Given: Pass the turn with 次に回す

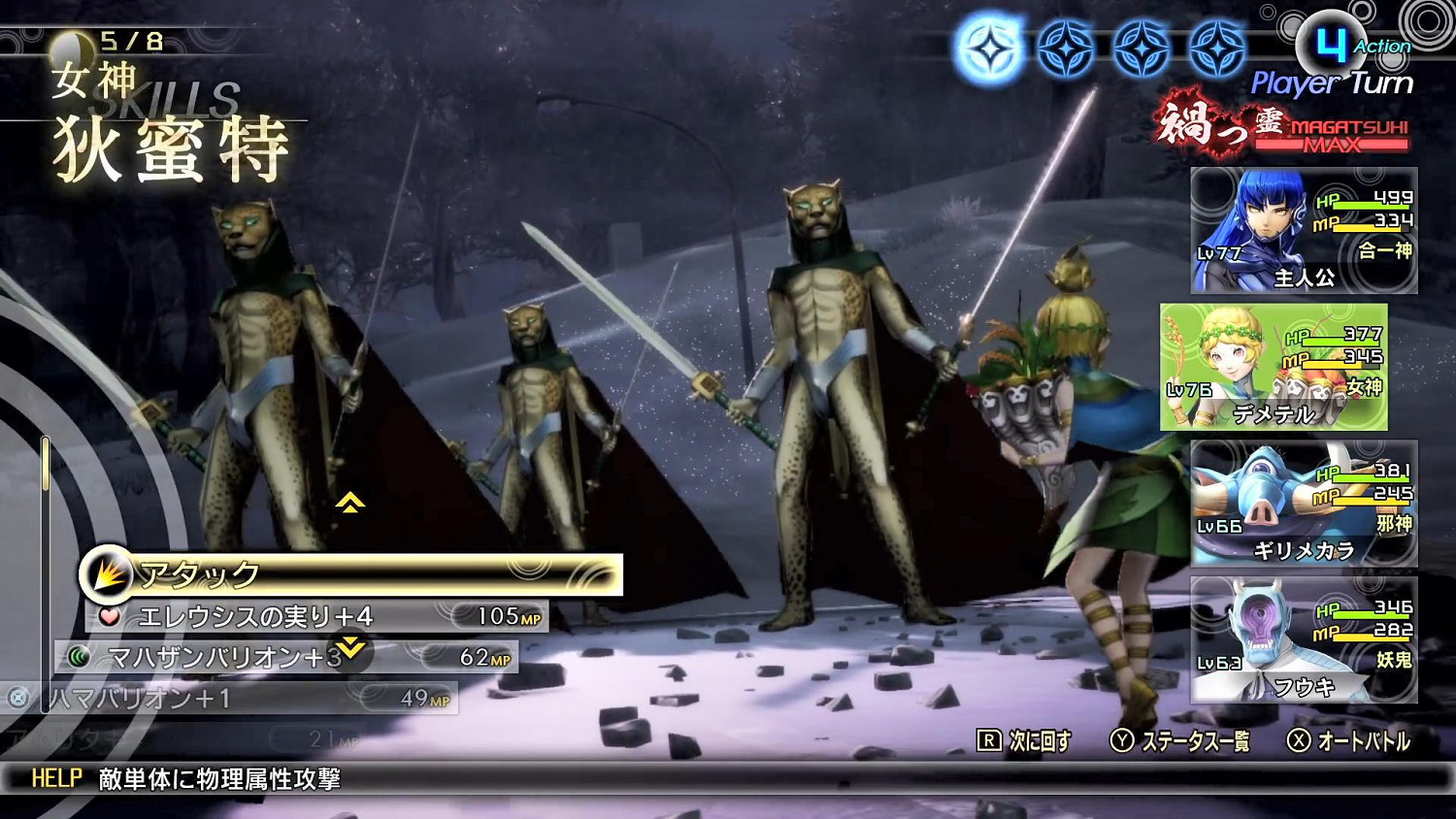Looking at the screenshot, I should point(1024,742).
